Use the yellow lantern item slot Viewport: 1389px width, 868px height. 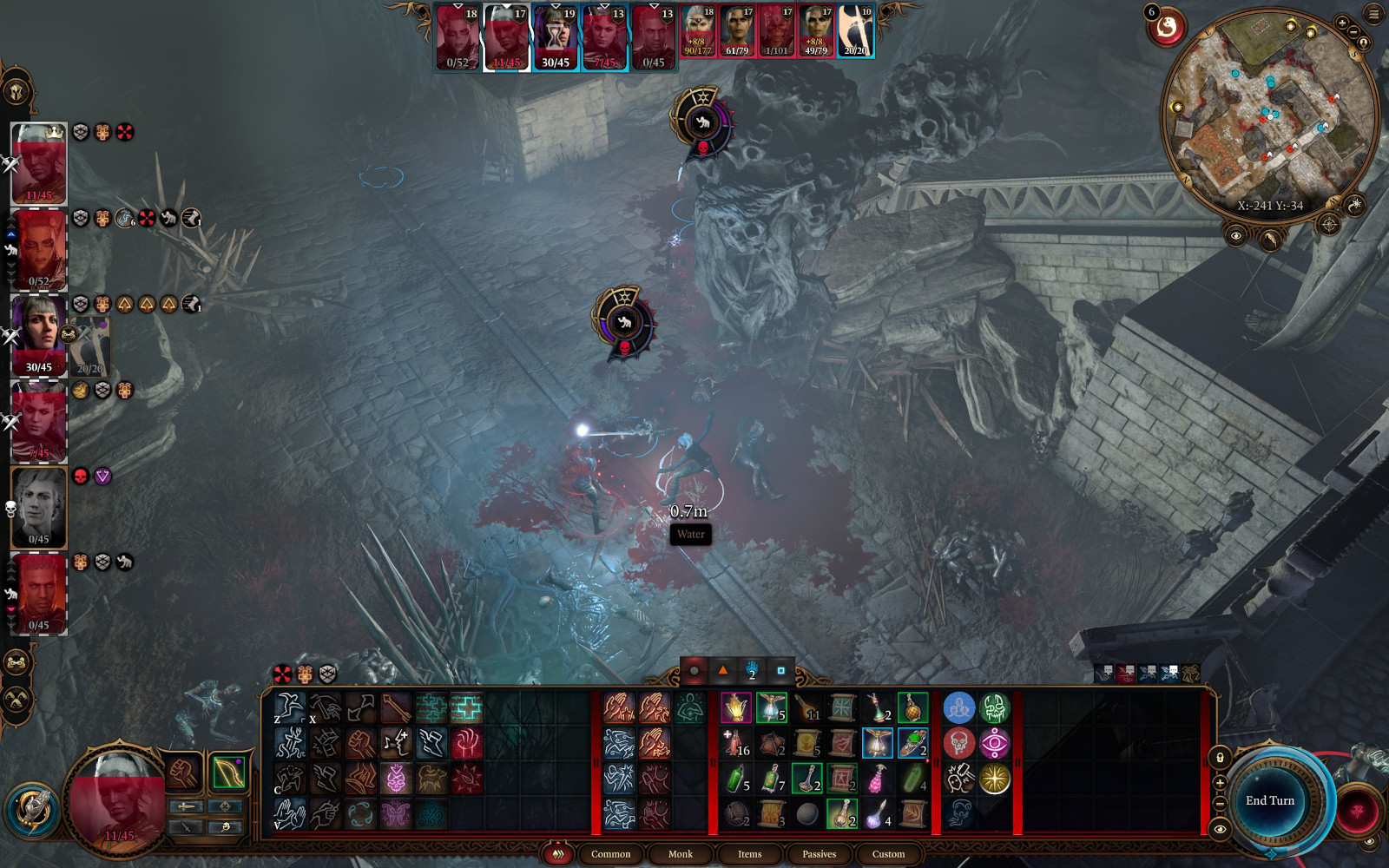pos(735,708)
